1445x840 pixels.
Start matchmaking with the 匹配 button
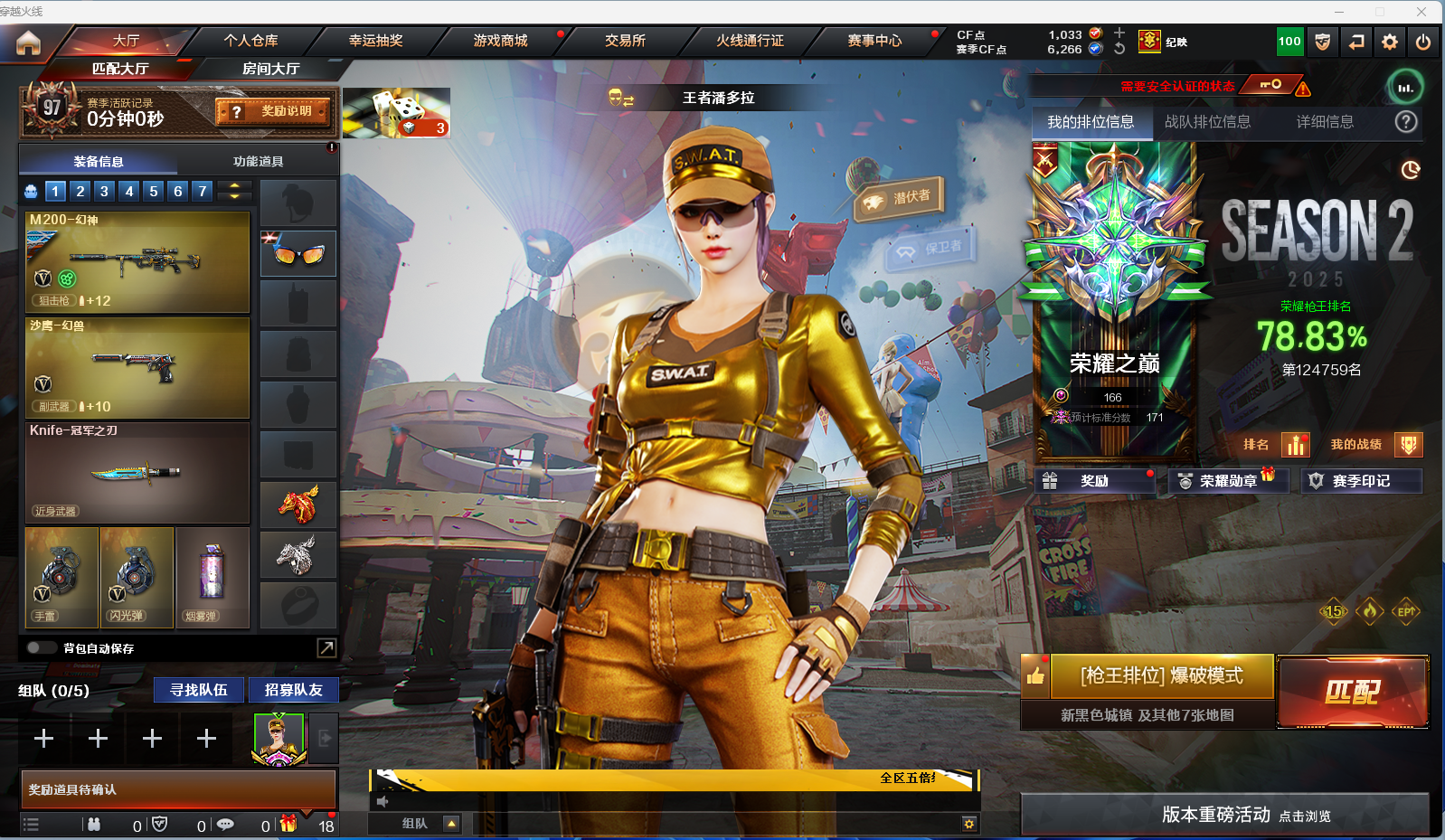click(x=1352, y=692)
